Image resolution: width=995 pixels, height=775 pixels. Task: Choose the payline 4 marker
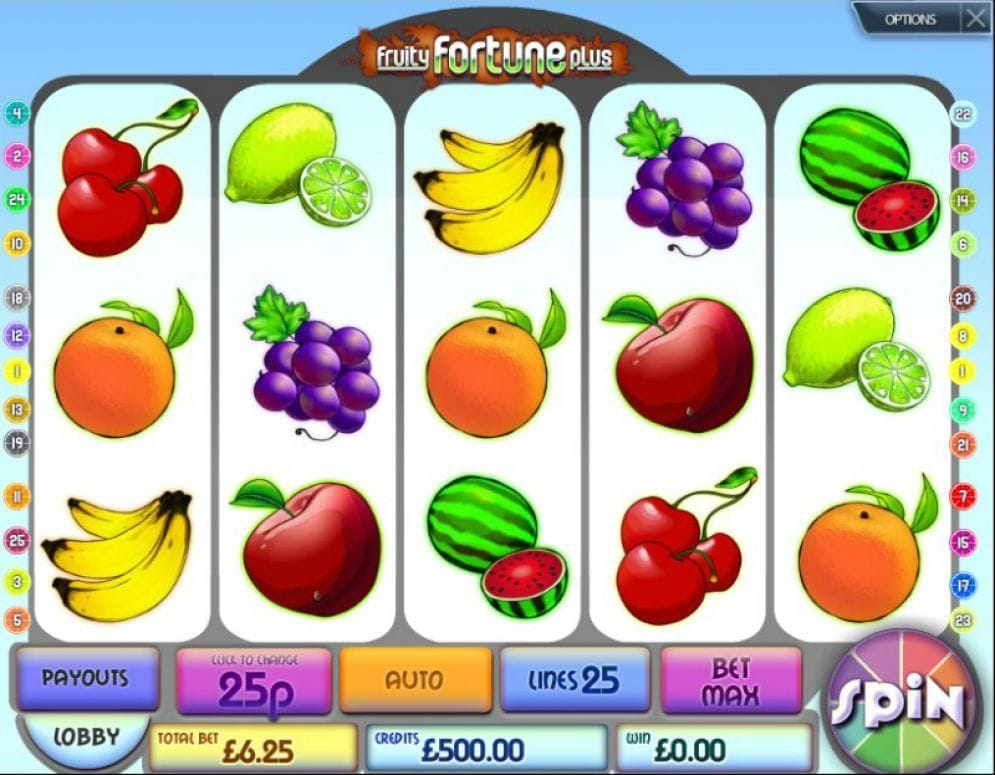click(x=17, y=113)
